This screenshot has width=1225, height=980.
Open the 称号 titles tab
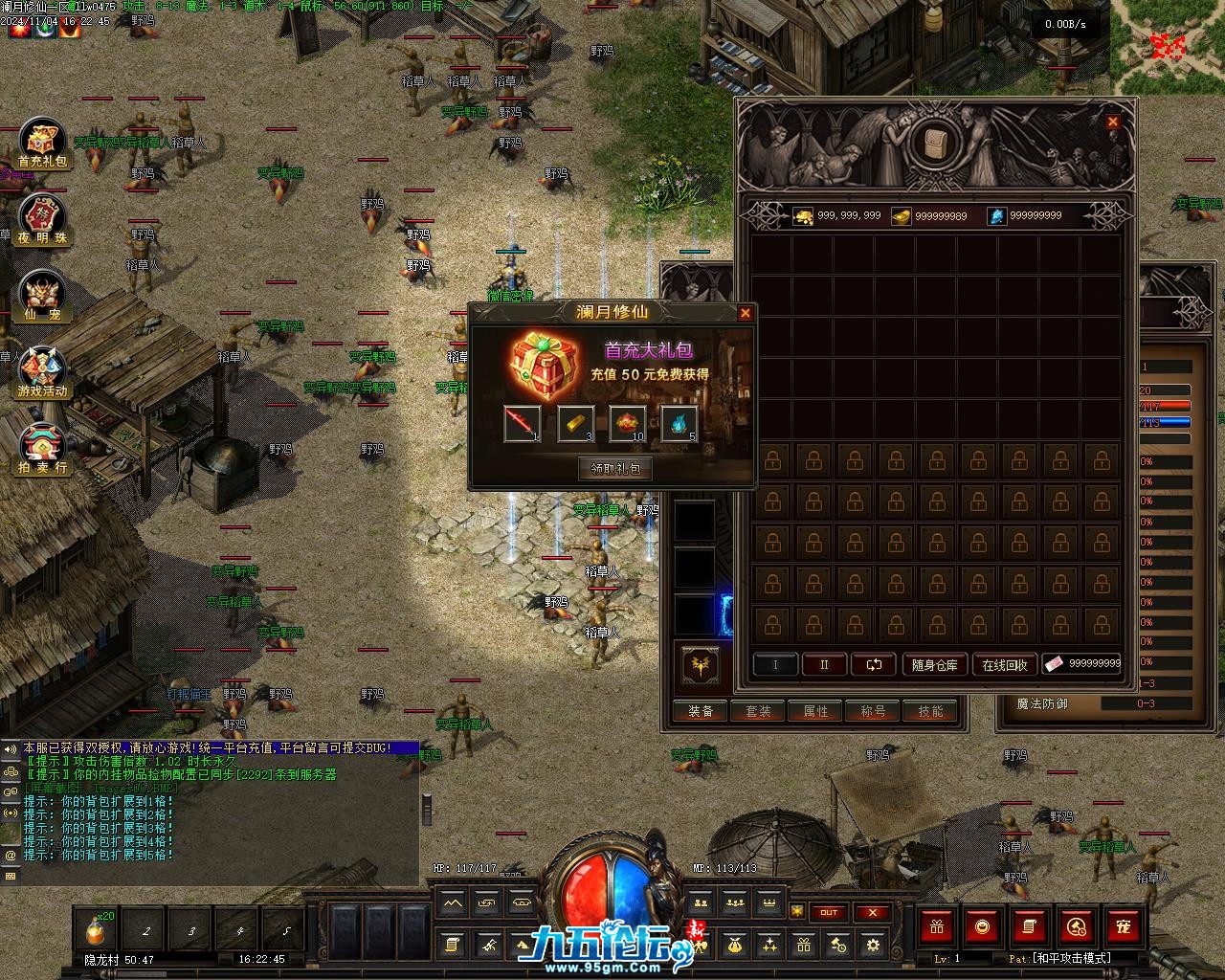(x=873, y=711)
